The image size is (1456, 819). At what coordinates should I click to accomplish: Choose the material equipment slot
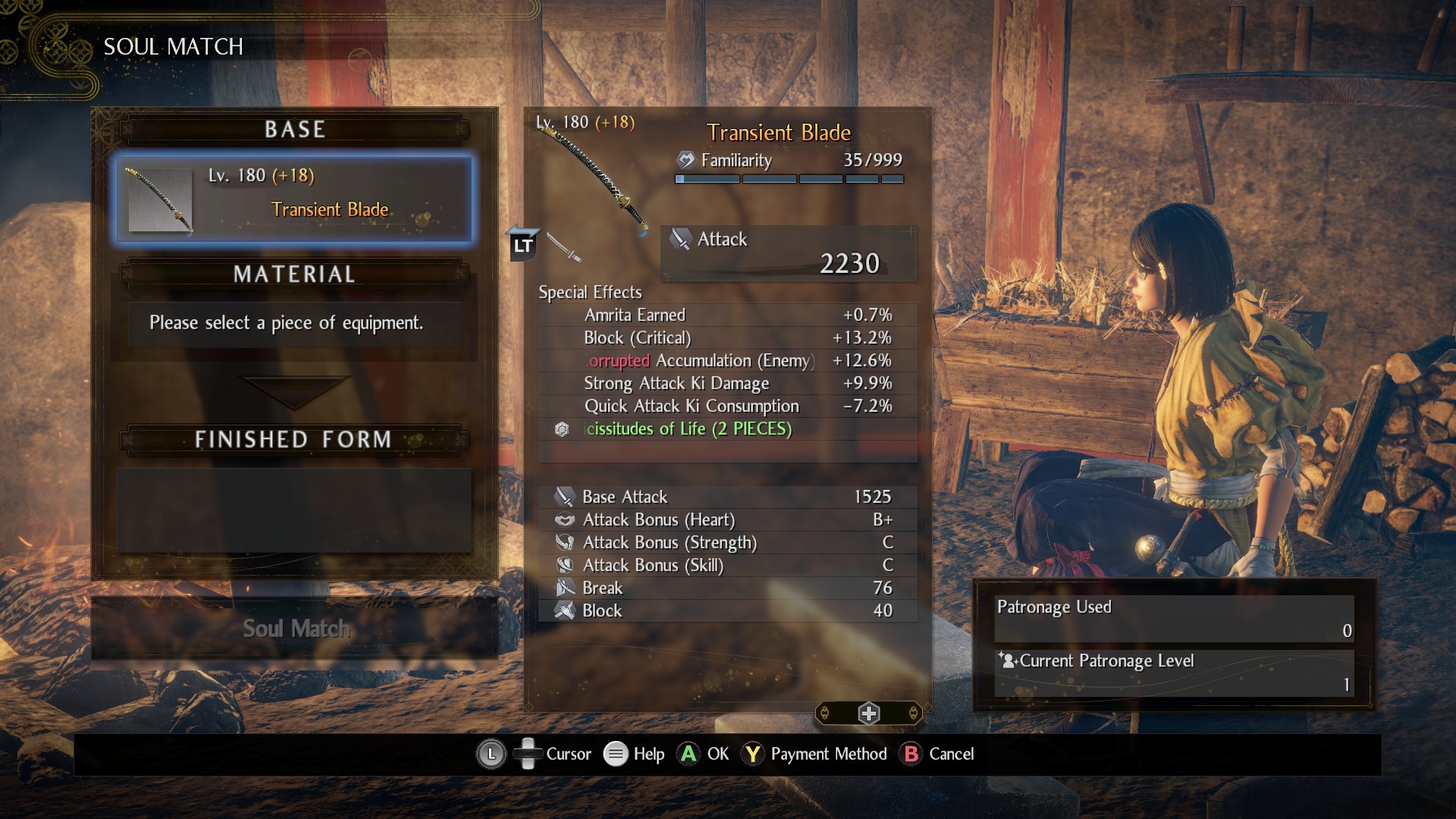click(294, 324)
